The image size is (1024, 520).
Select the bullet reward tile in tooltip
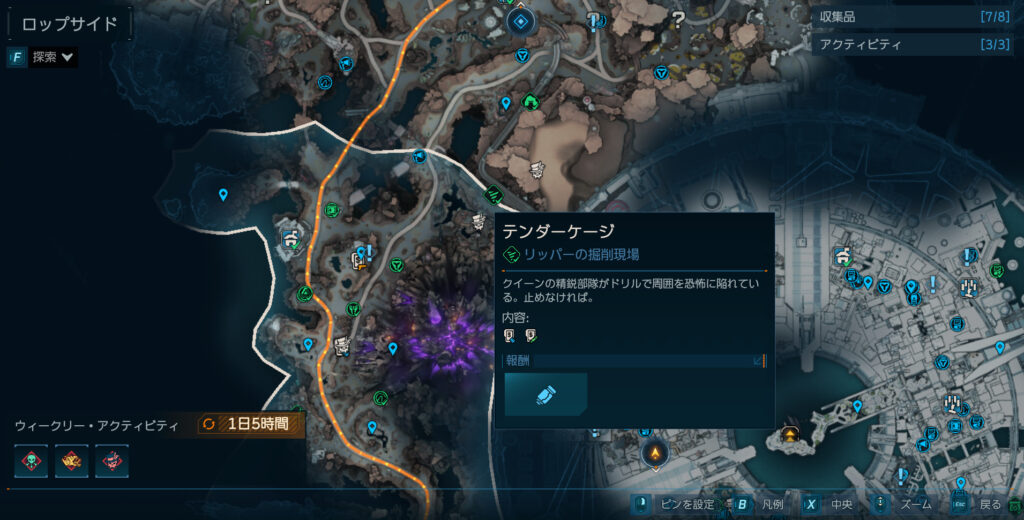click(x=546, y=394)
